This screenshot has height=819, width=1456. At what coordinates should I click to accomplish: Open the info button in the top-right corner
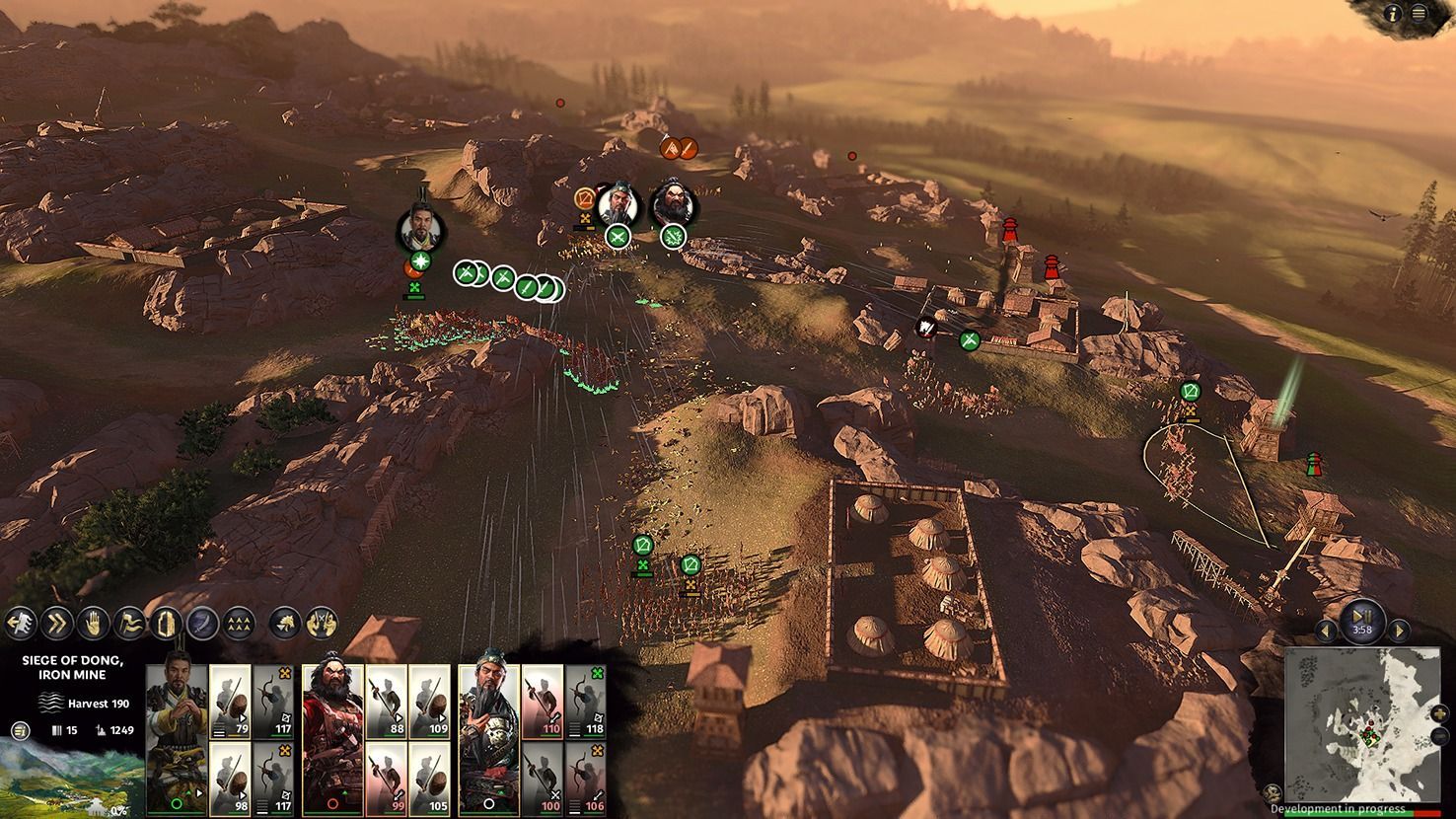(1395, 13)
